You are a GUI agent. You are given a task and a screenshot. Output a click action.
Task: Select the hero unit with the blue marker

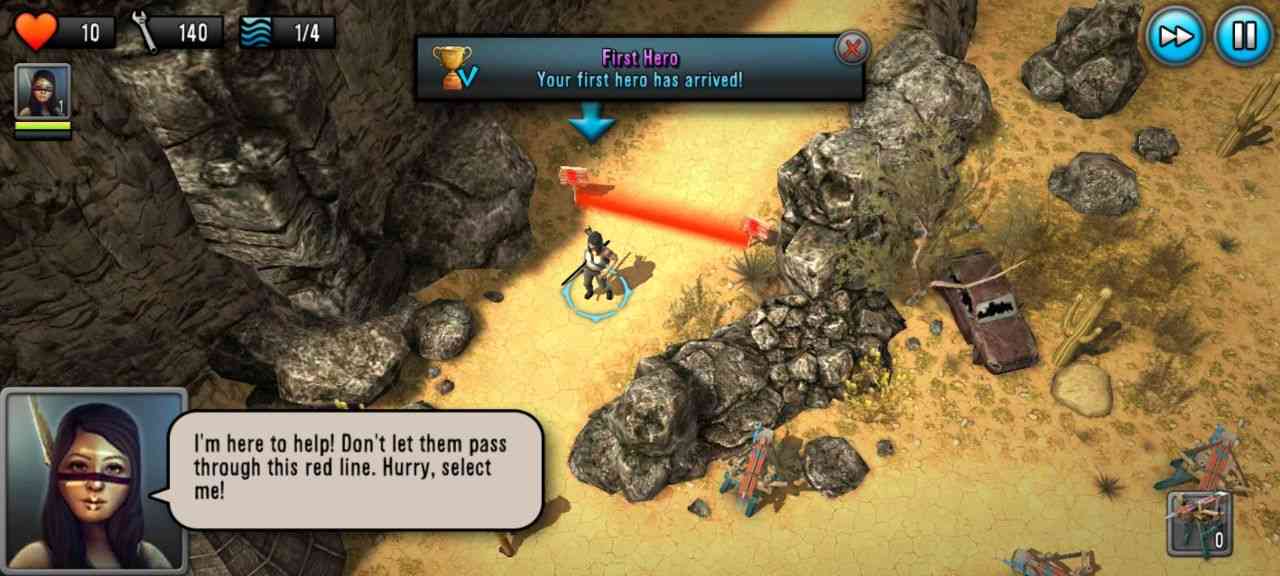[596, 272]
